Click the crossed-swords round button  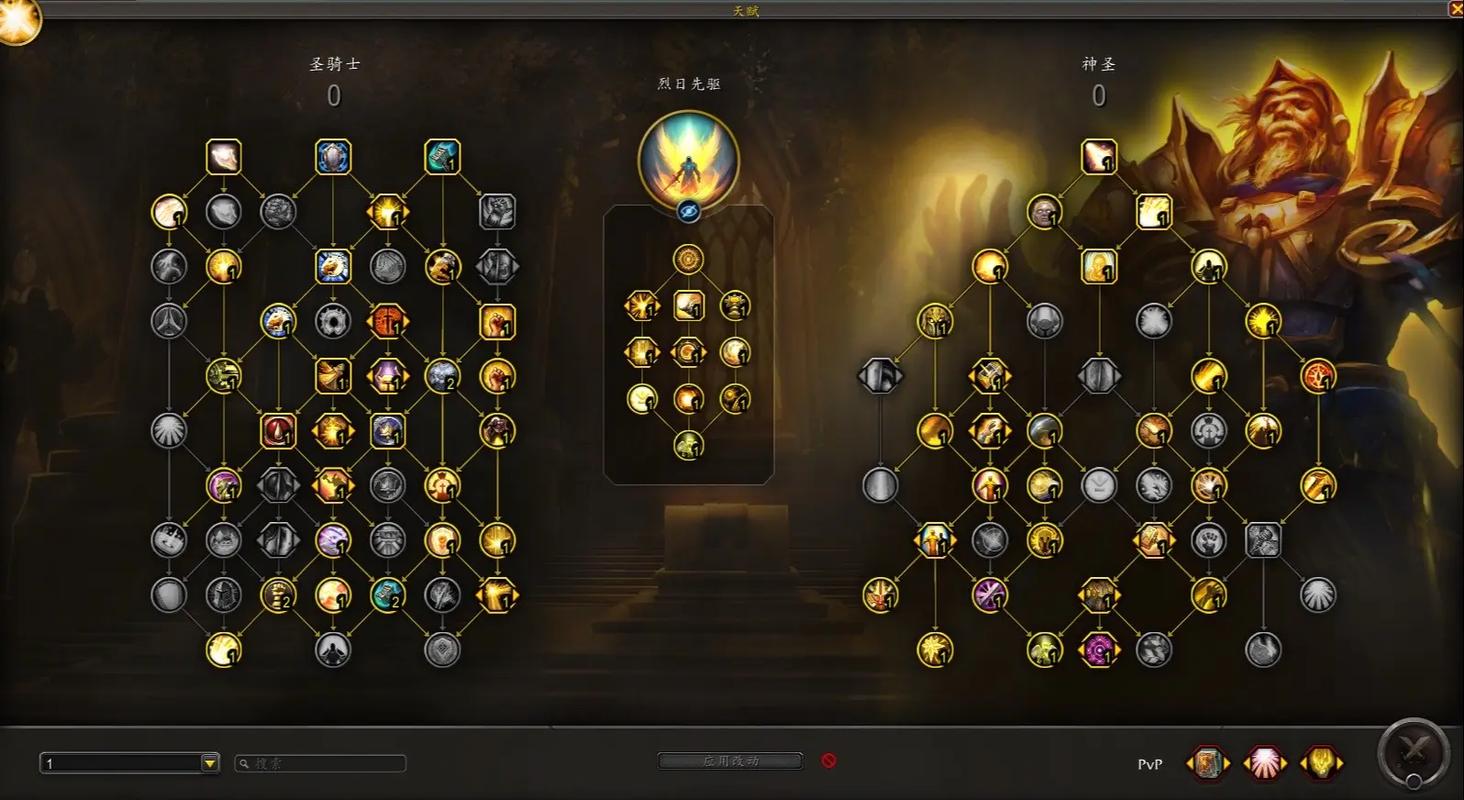[1413, 751]
